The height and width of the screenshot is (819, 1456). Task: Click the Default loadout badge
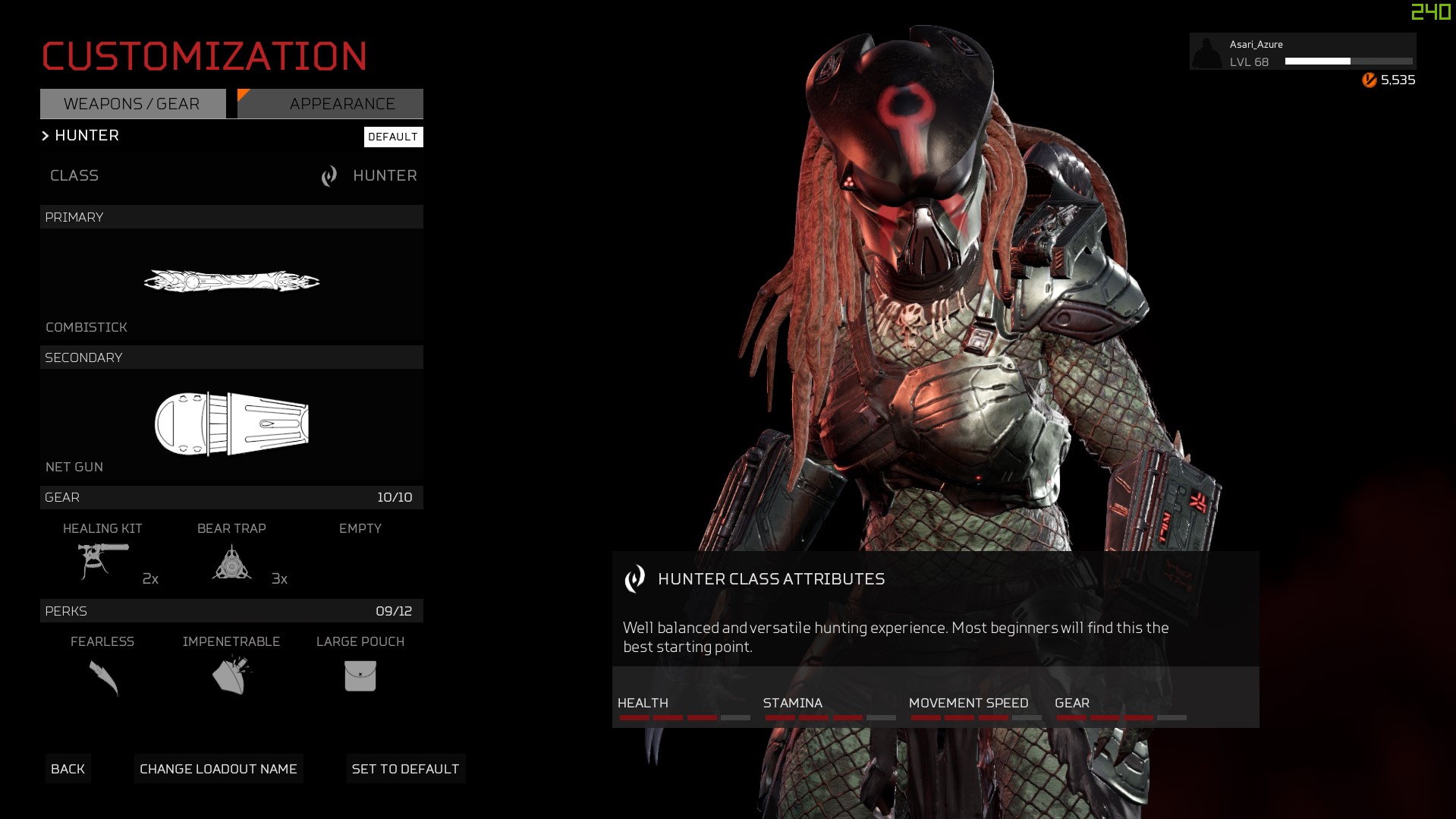point(393,137)
